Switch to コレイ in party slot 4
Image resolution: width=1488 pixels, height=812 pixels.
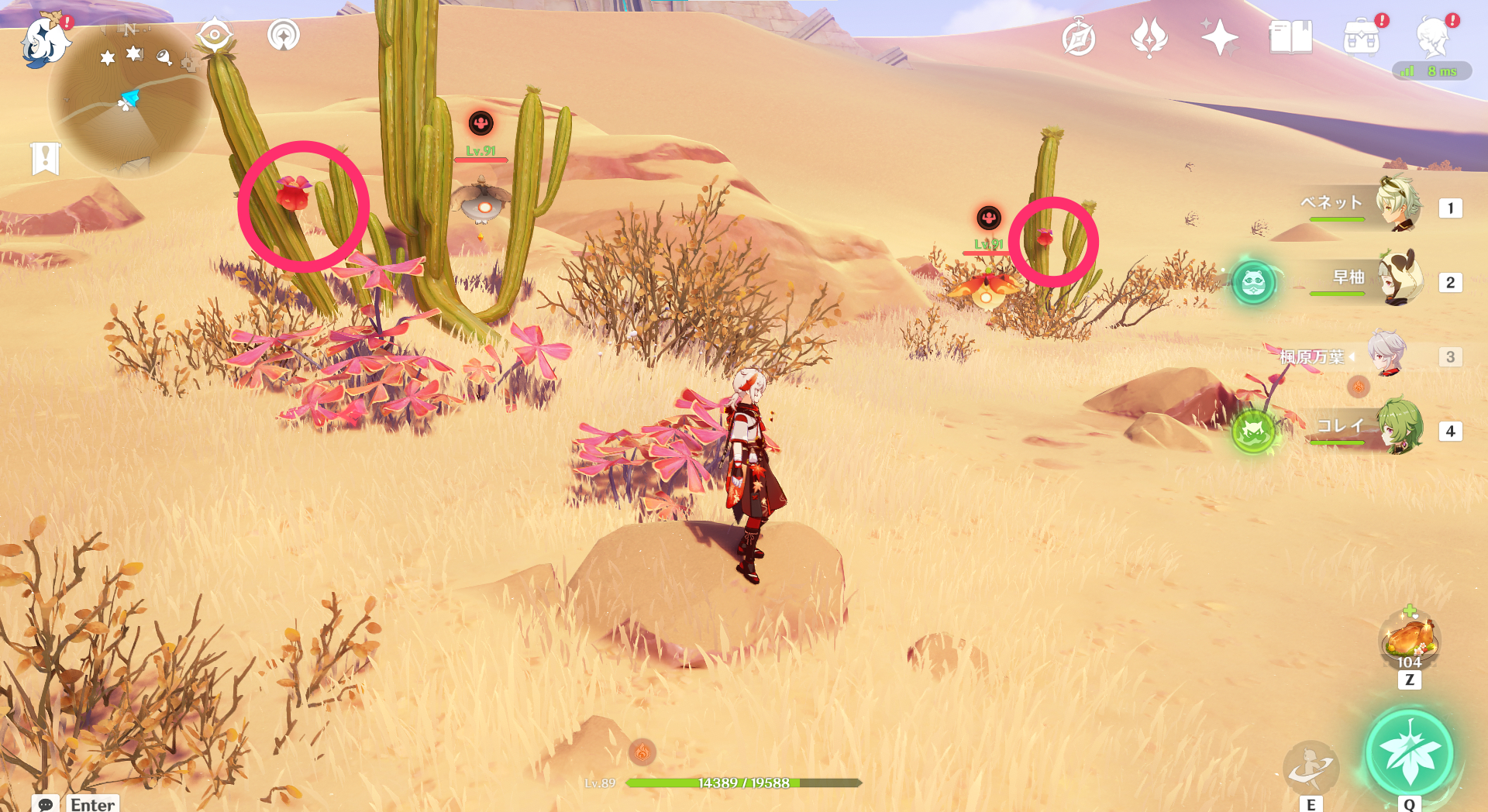[1401, 431]
